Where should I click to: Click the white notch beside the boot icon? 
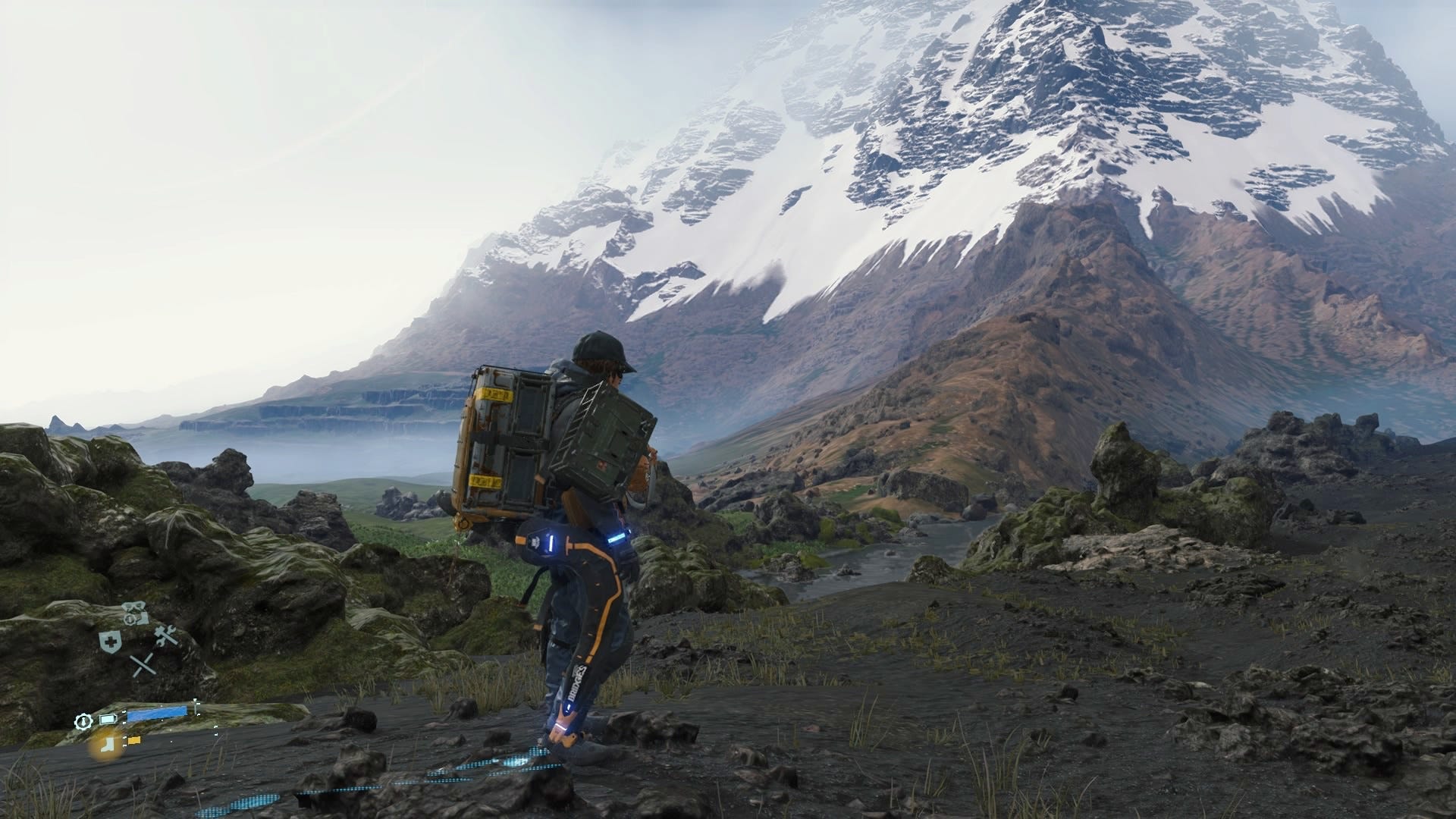point(124,739)
